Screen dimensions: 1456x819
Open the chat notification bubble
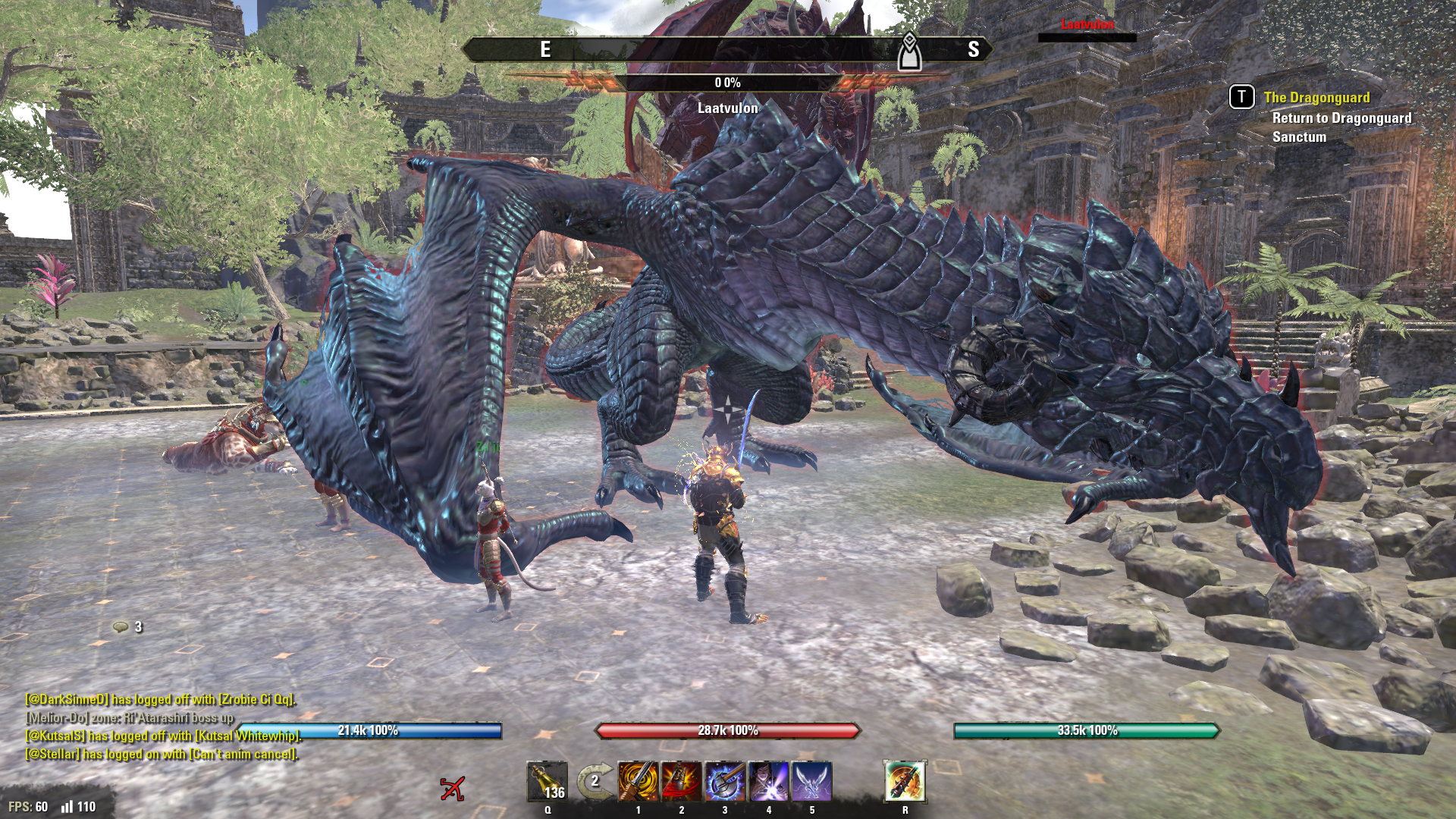click(121, 627)
